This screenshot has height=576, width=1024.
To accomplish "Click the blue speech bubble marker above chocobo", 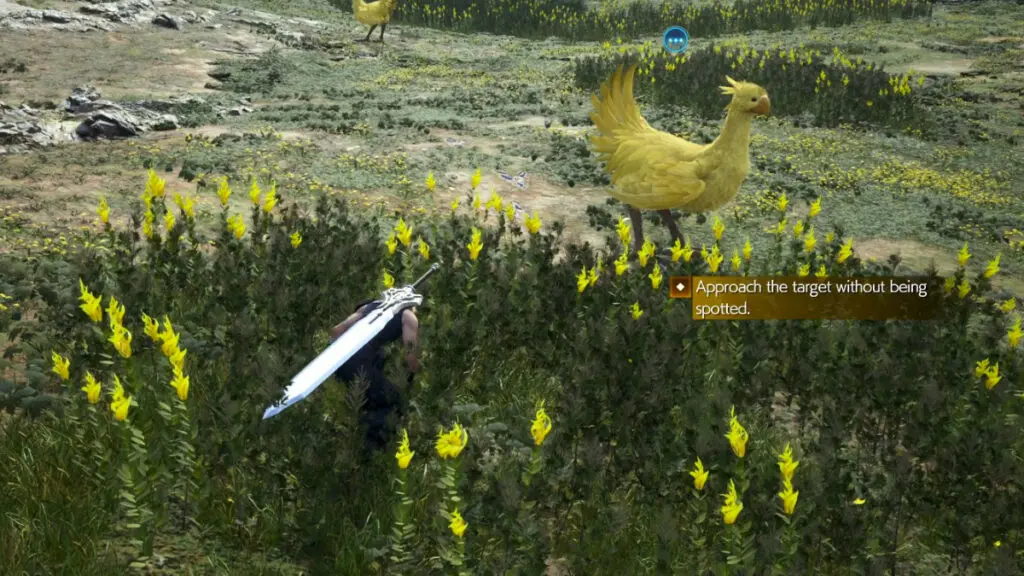I will (675, 40).
